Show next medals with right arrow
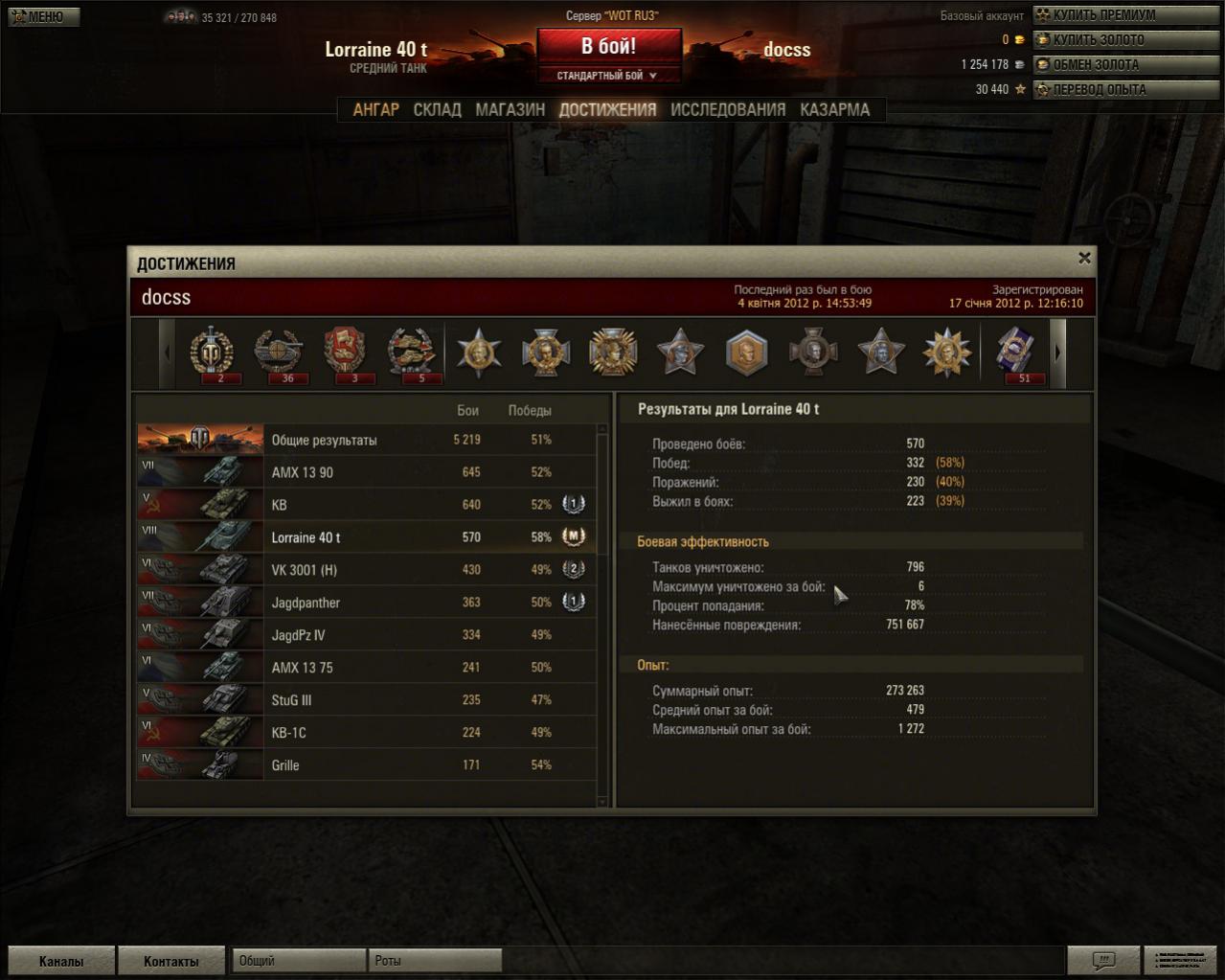1225x980 pixels. coord(1057,353)
